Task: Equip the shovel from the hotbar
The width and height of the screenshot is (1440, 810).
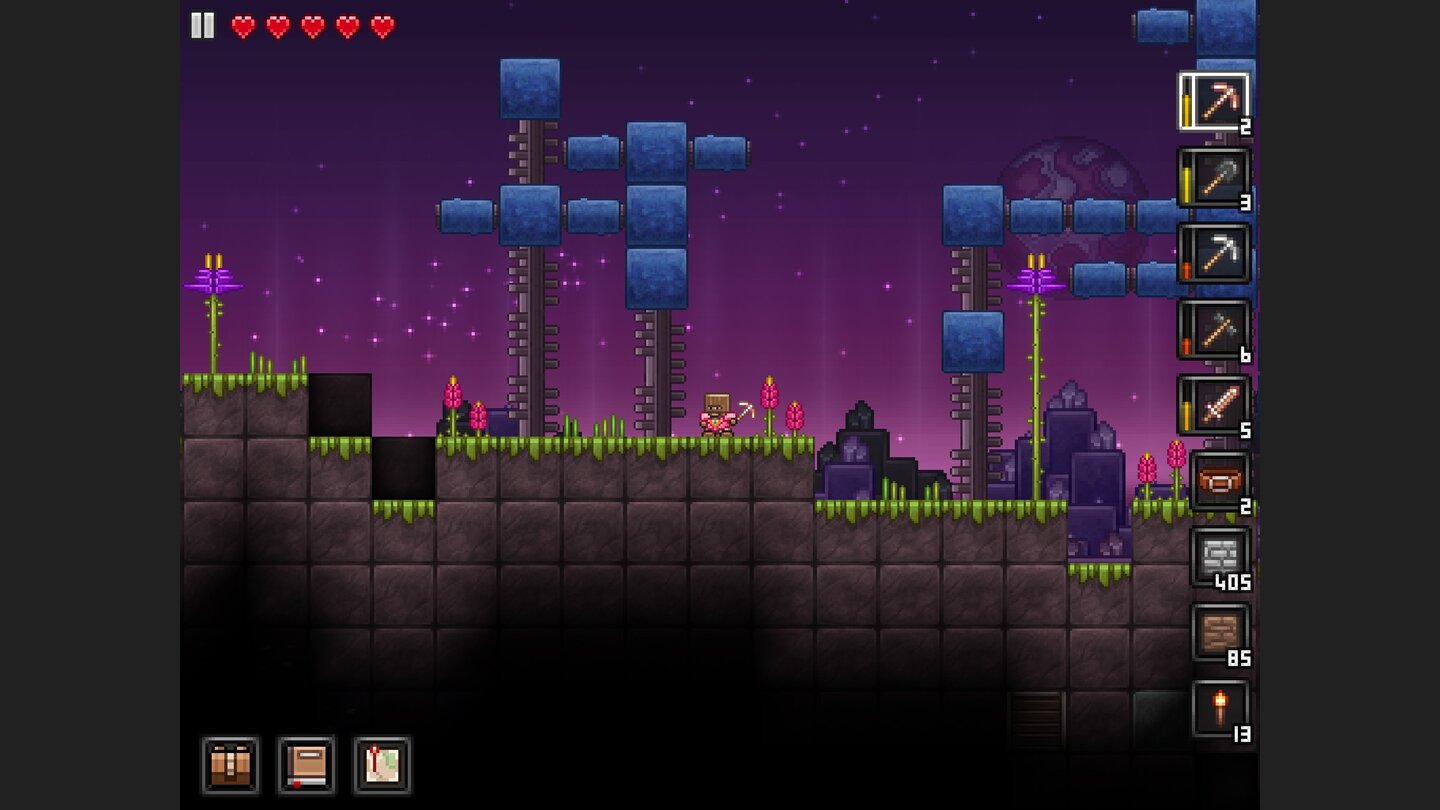Action: pyautogui.click(x=1214, y=178)
